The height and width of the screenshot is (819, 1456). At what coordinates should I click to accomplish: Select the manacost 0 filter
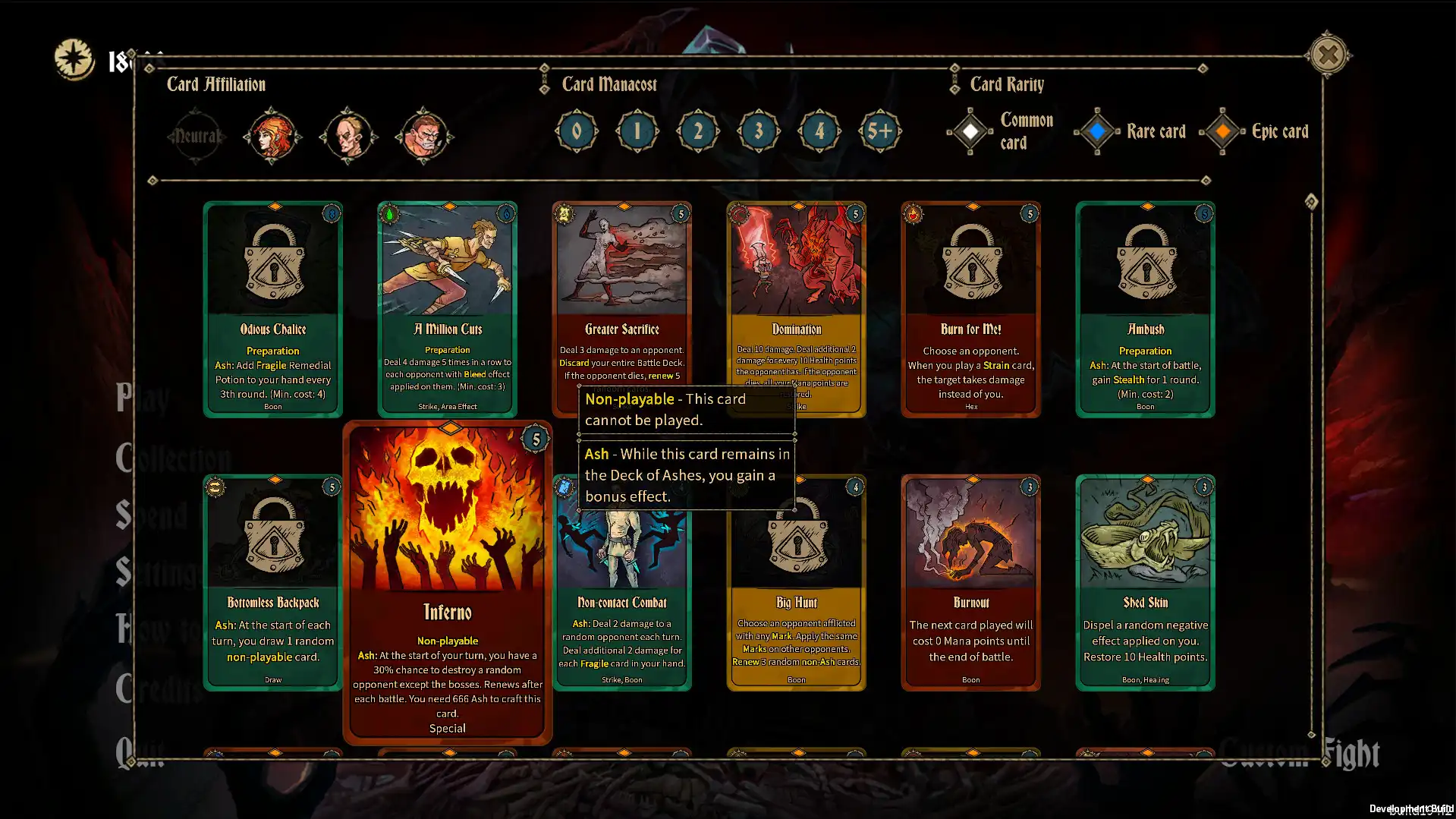point(576,131)
